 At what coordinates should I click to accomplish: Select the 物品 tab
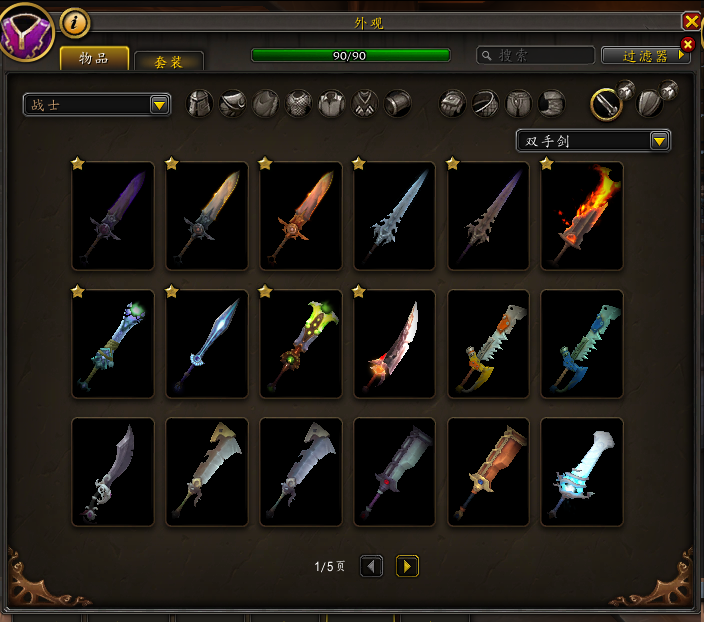pos(94,58)
